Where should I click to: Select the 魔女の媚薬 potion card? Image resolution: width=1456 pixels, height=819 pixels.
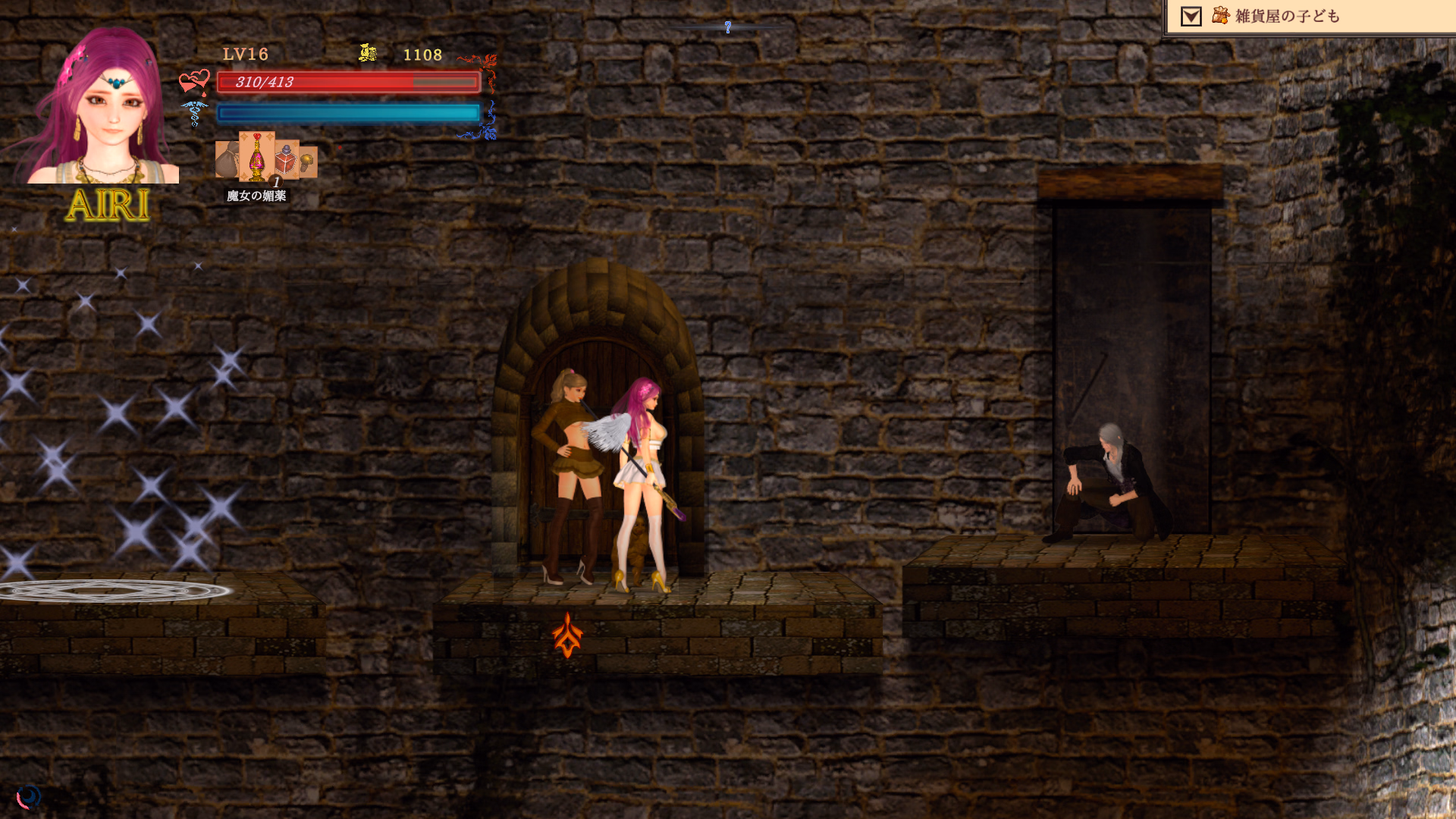[x=257, y=156]
